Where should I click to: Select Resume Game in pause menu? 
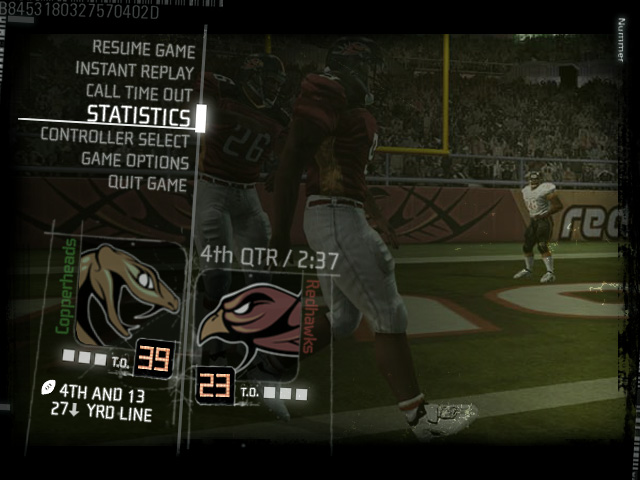click(143, 49)
